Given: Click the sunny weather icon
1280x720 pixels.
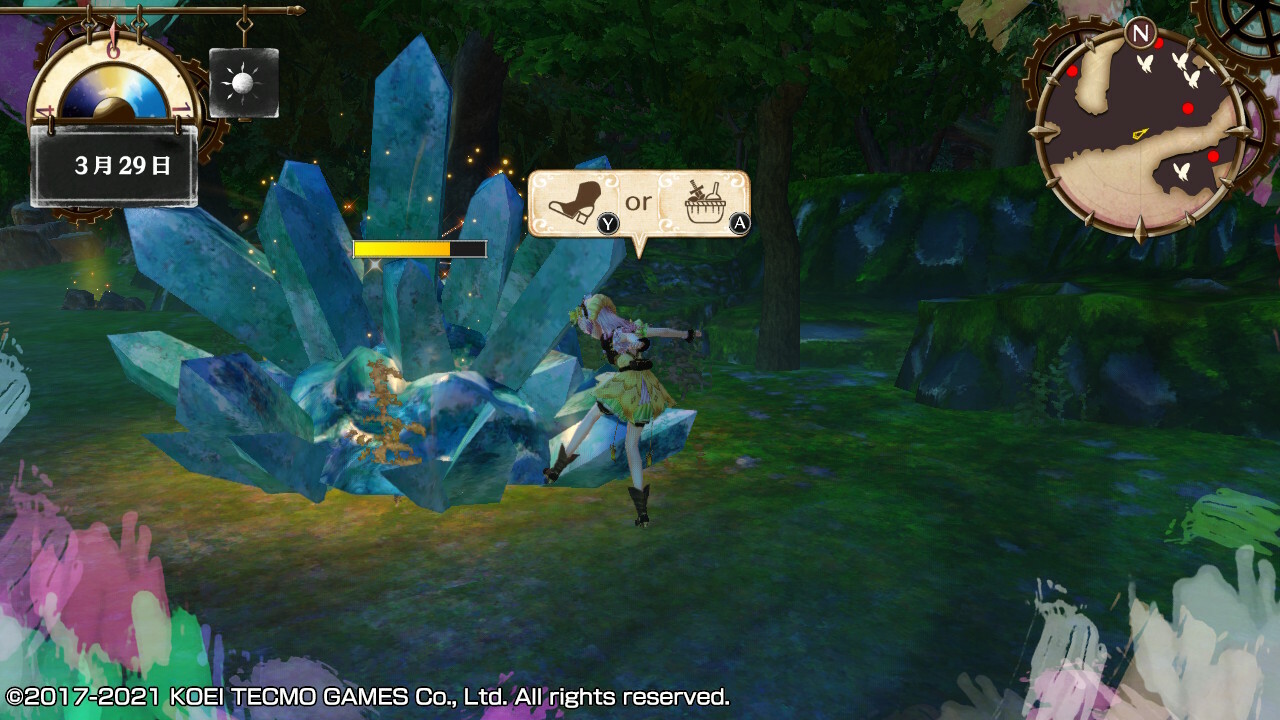Looking at the screenshot, I should [243, 82].
